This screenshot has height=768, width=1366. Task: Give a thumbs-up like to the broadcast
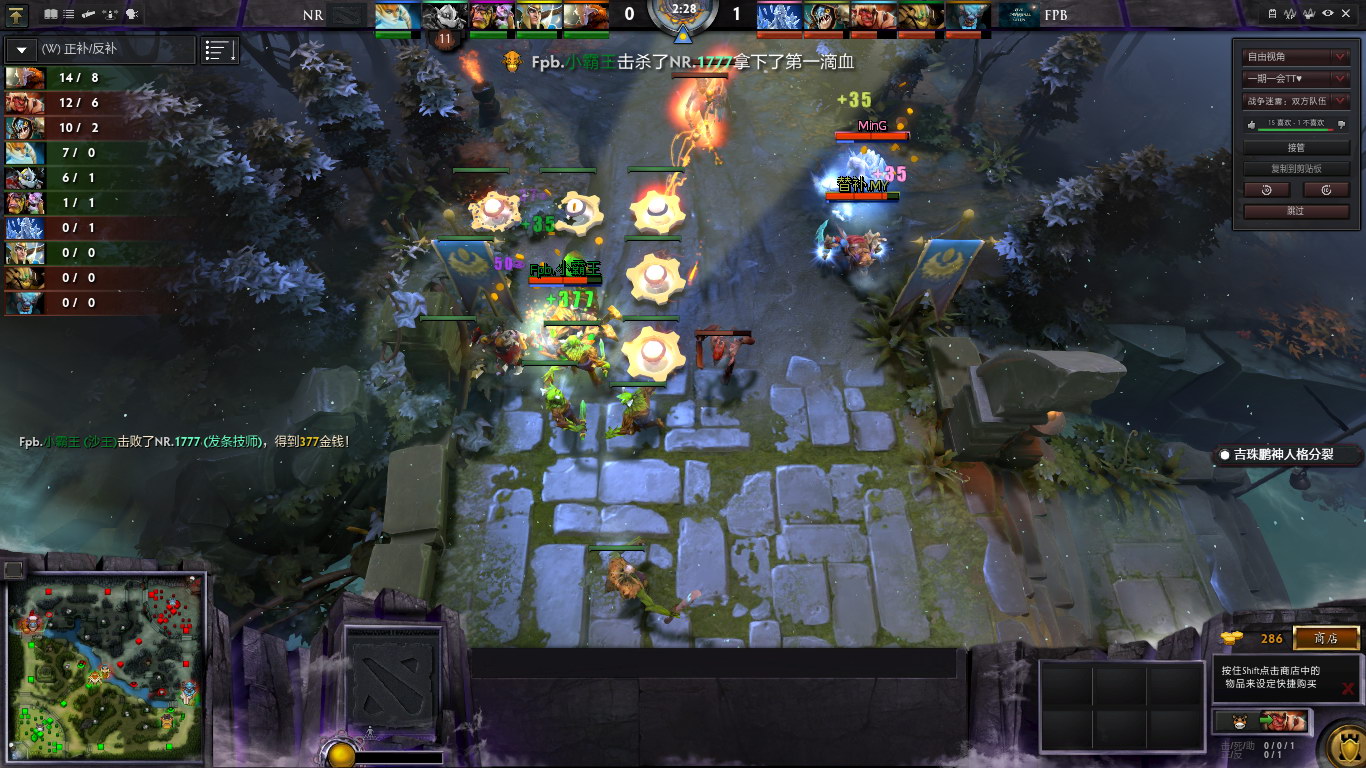tap(1250, 125)
